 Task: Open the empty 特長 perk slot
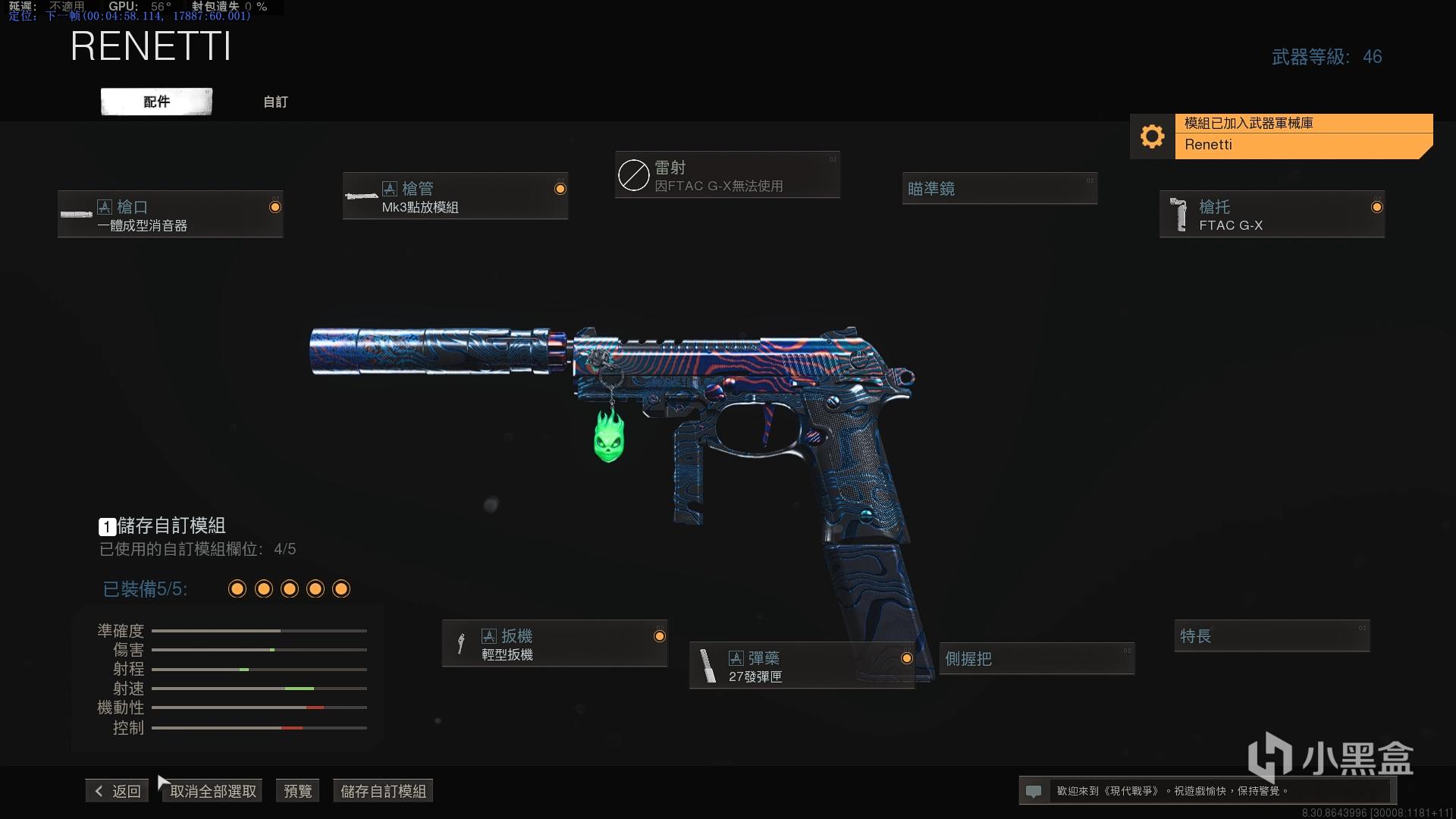(x=1272, y=635)
